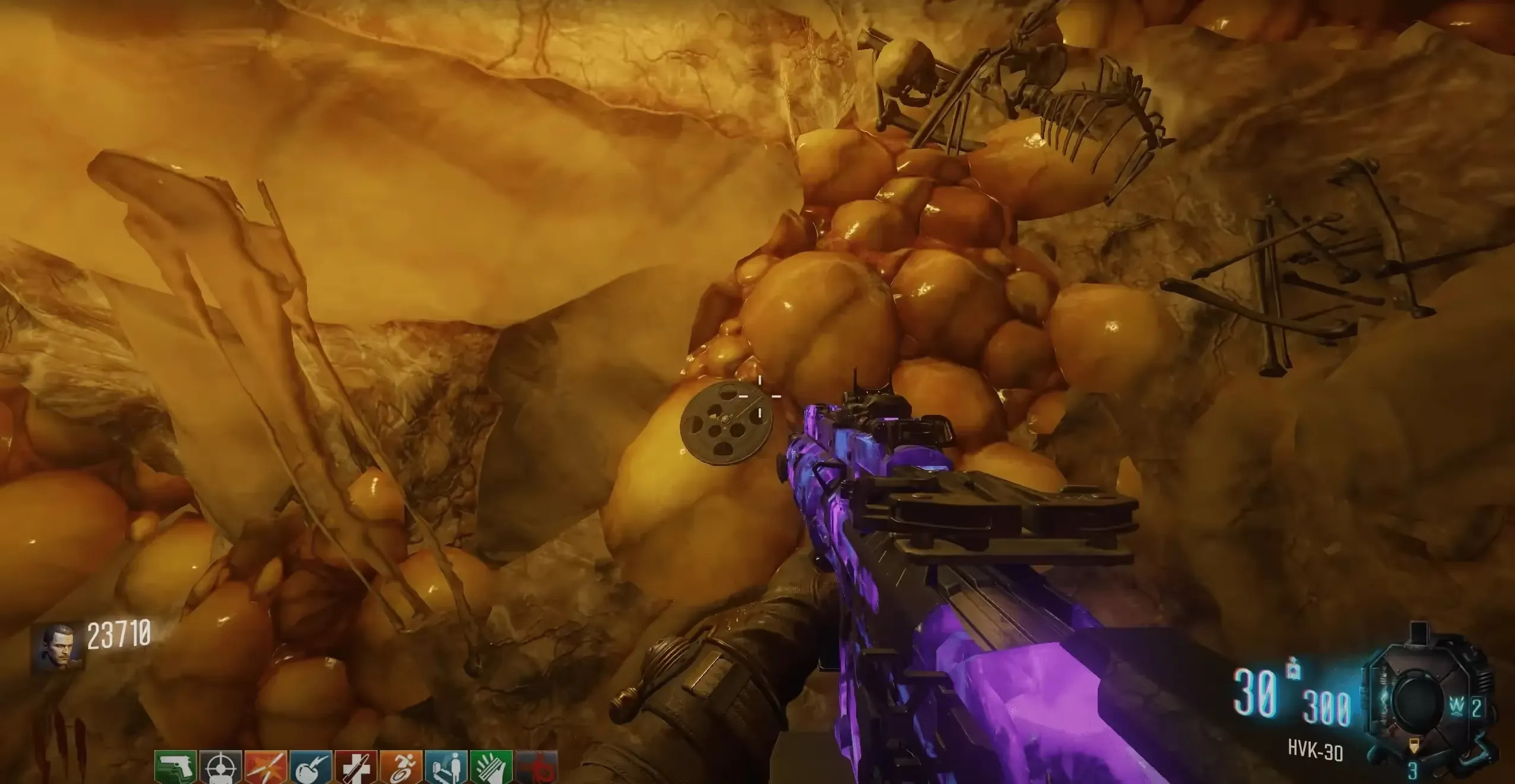
Task: Select the Juggernog cross-and-bullet perk icon
Action: pyautogui.click(x=356, y=767)
